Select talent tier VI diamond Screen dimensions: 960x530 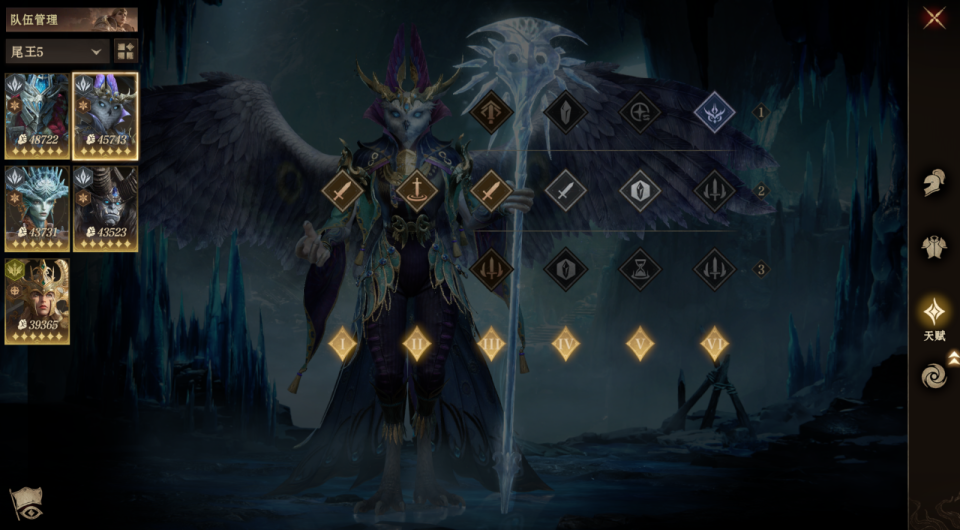point(714,344)
